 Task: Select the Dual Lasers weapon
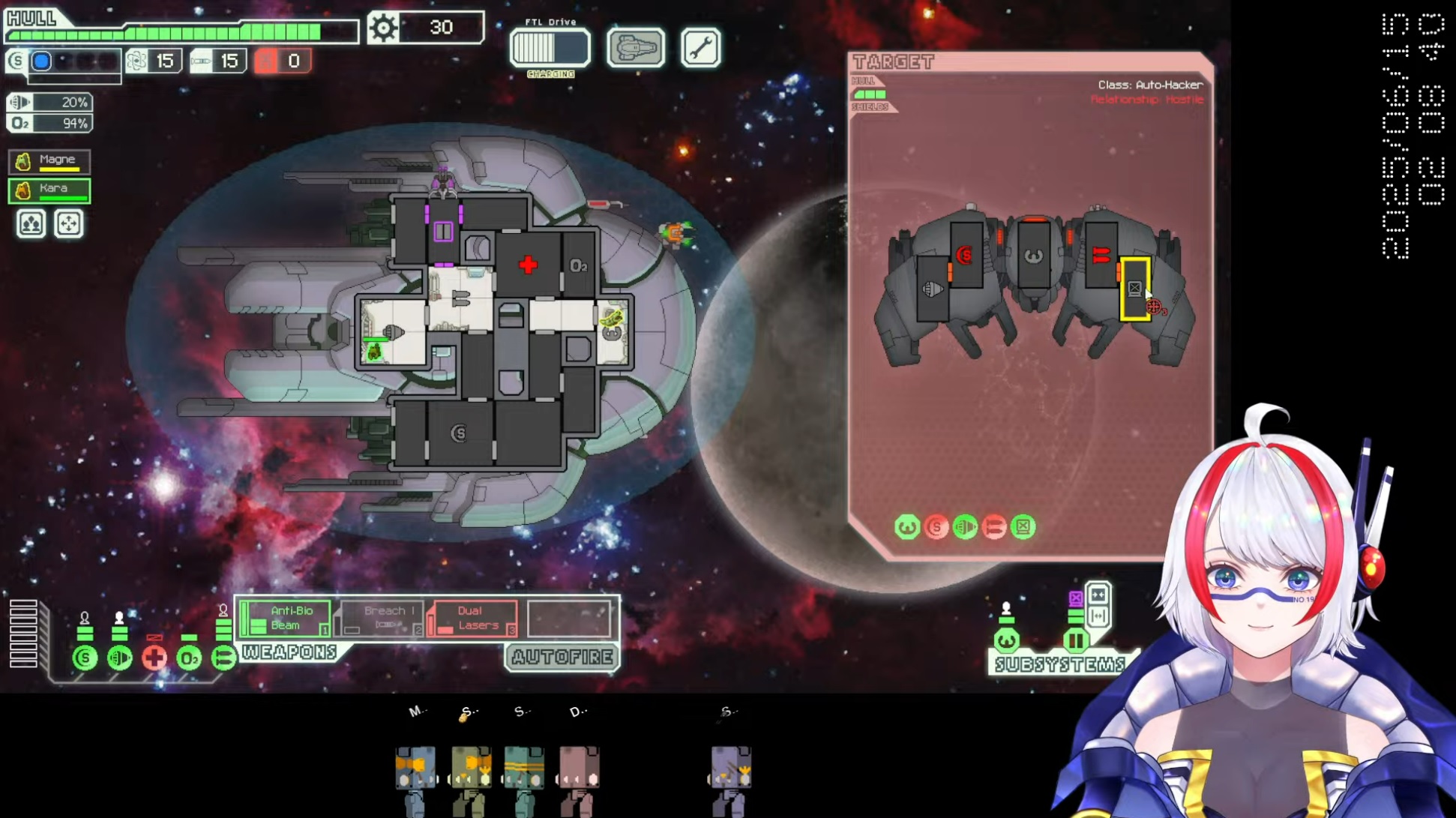coord(473,619)
